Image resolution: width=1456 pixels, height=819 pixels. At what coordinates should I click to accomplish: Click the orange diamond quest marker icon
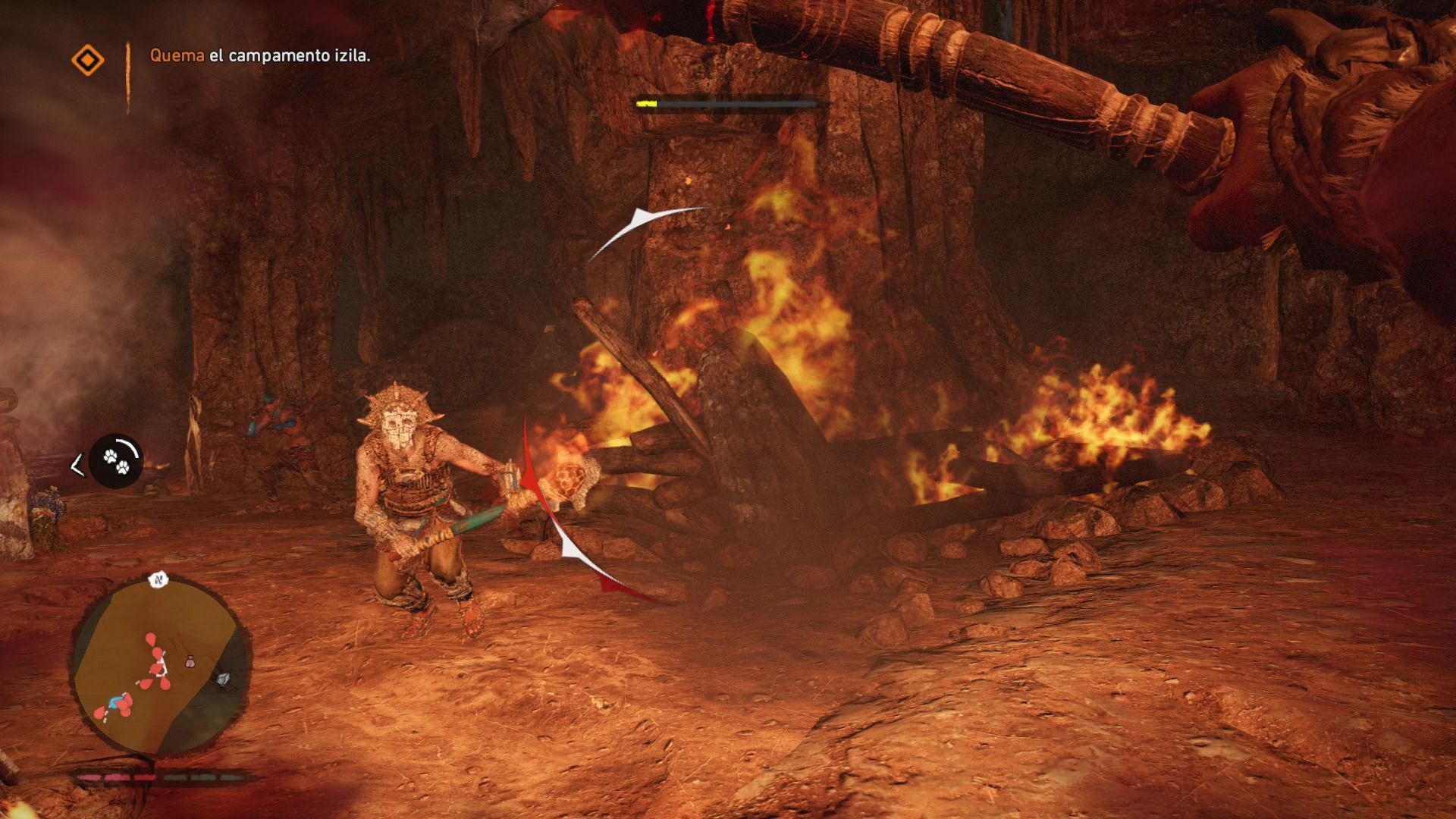pyautogui.click(x=87, y=60)
